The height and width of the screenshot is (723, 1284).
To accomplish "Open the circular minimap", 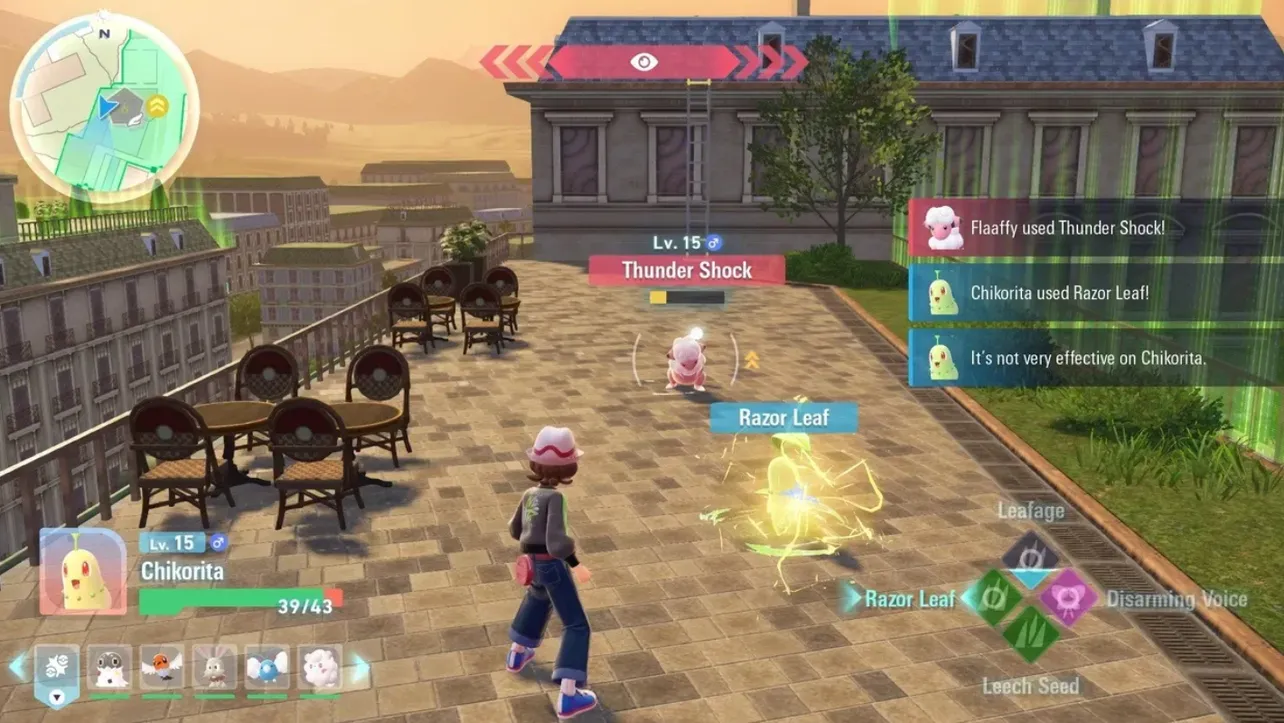I will (x=104, y=105).
